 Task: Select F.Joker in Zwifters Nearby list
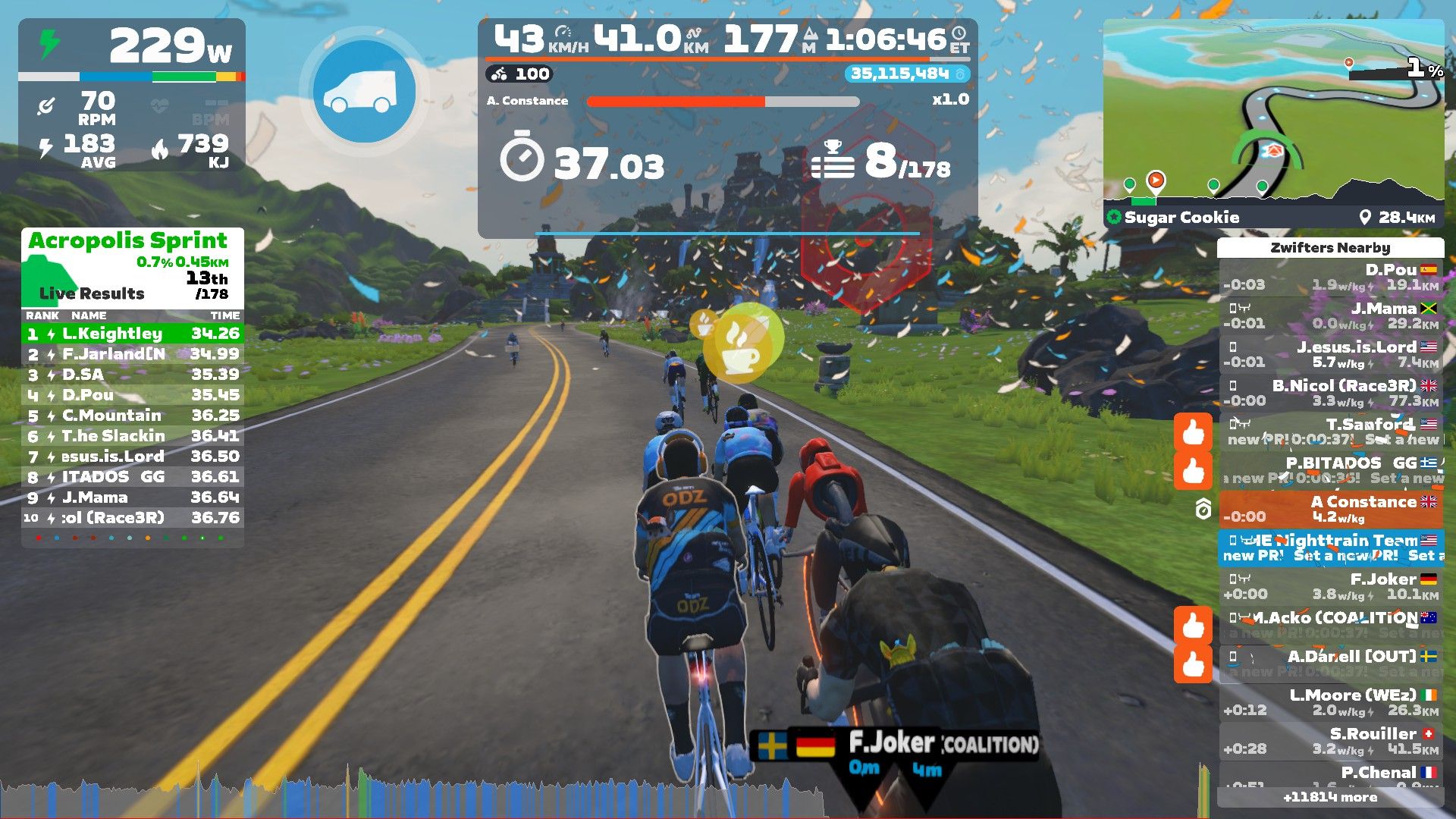click(x=1331, y=587)
